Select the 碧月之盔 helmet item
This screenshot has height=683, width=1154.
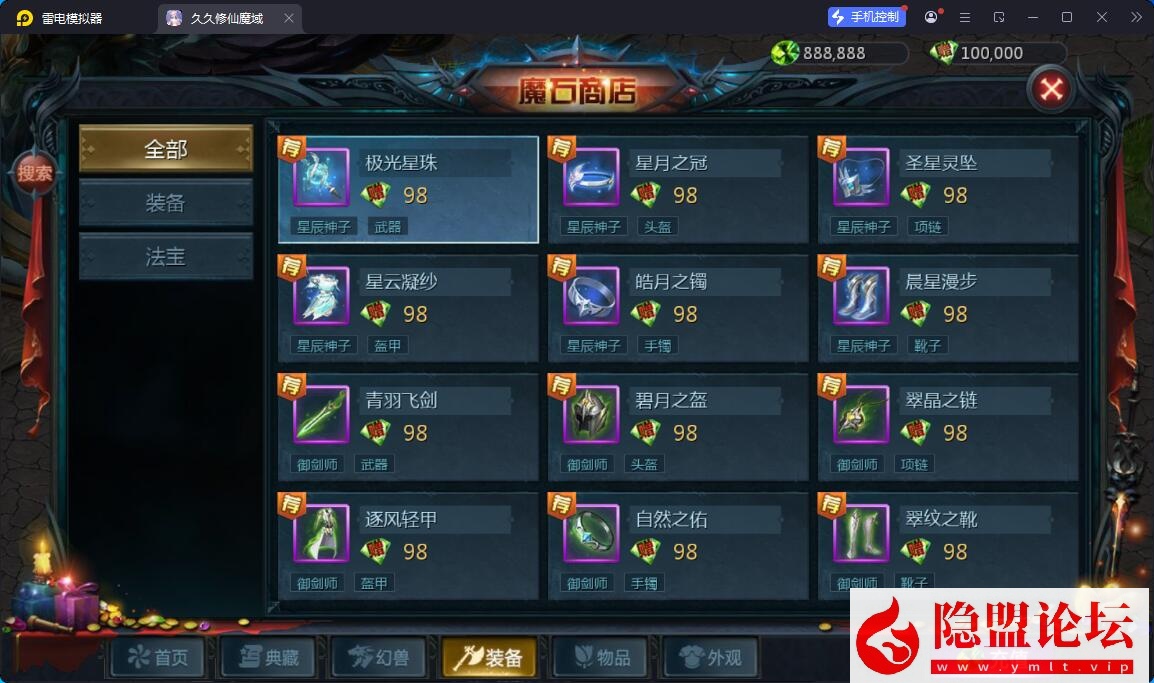click(678, 427)
